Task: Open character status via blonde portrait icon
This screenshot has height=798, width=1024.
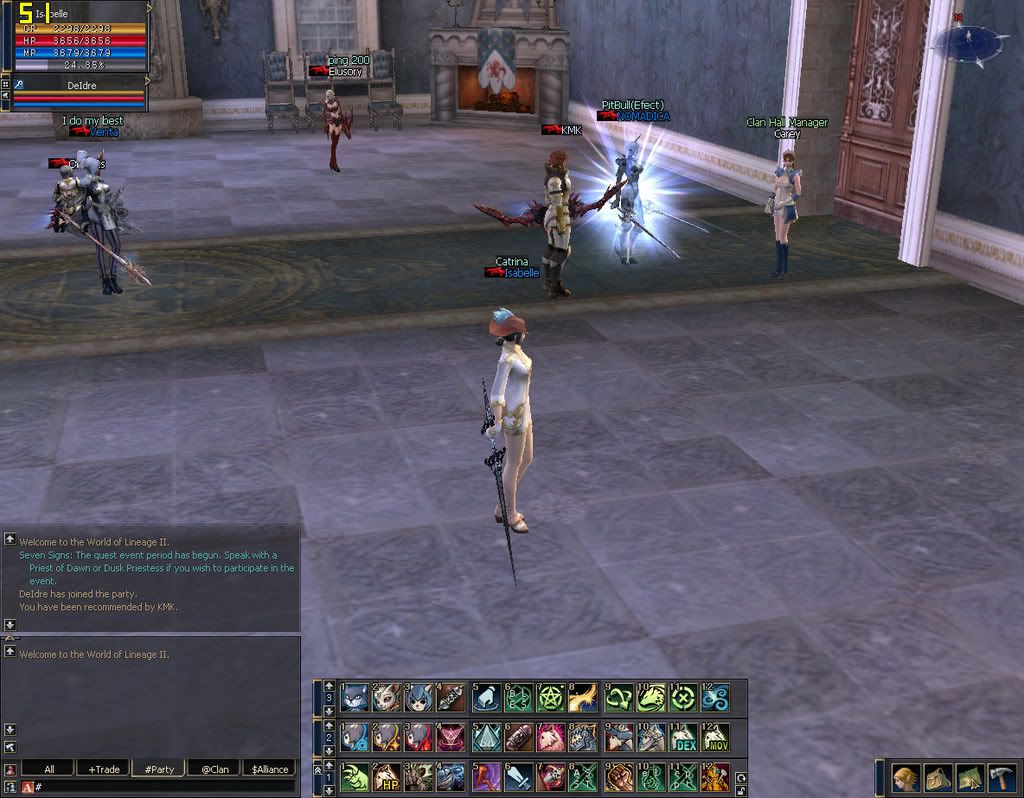Action: (x=906, y=778)
